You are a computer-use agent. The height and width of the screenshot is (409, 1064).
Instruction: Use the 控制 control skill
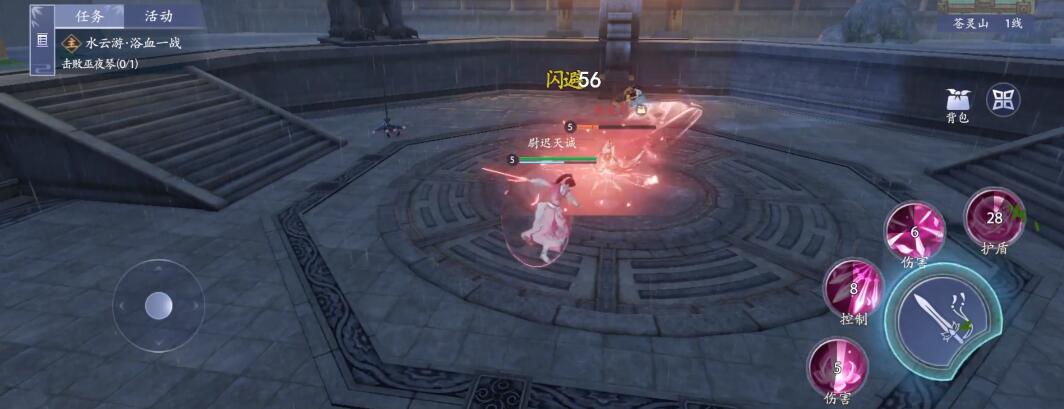click(x=853, y=288)
